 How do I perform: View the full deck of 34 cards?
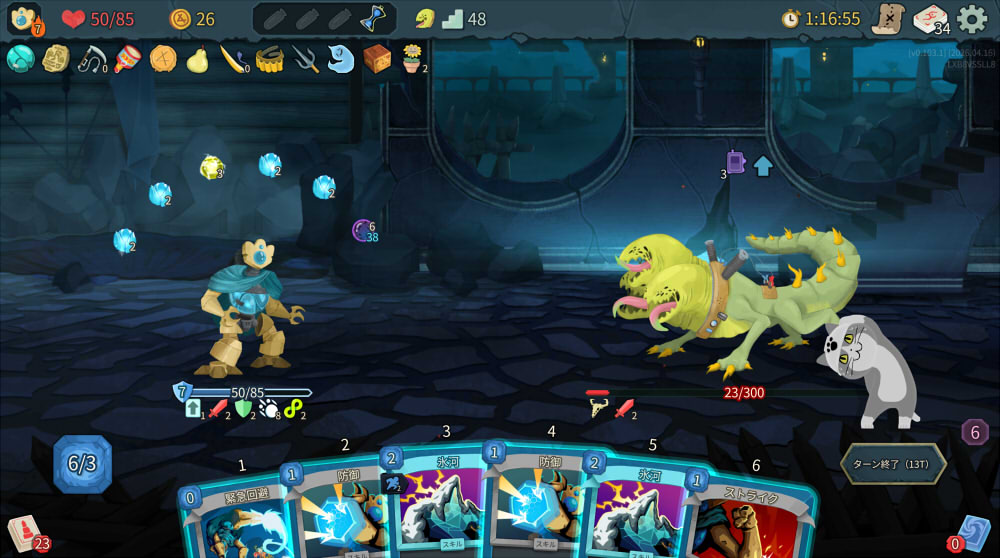tap(930, 19)
